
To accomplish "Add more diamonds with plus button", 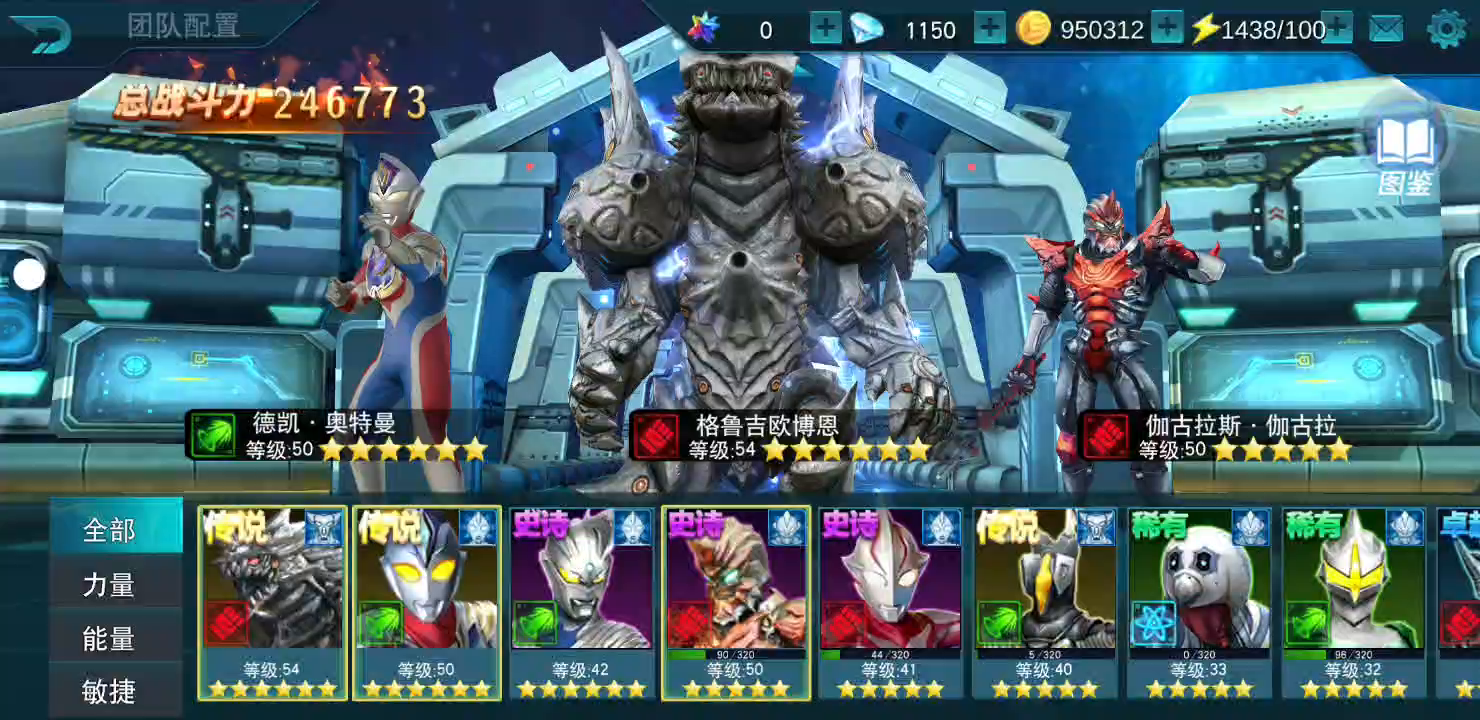I will point(989,29).
